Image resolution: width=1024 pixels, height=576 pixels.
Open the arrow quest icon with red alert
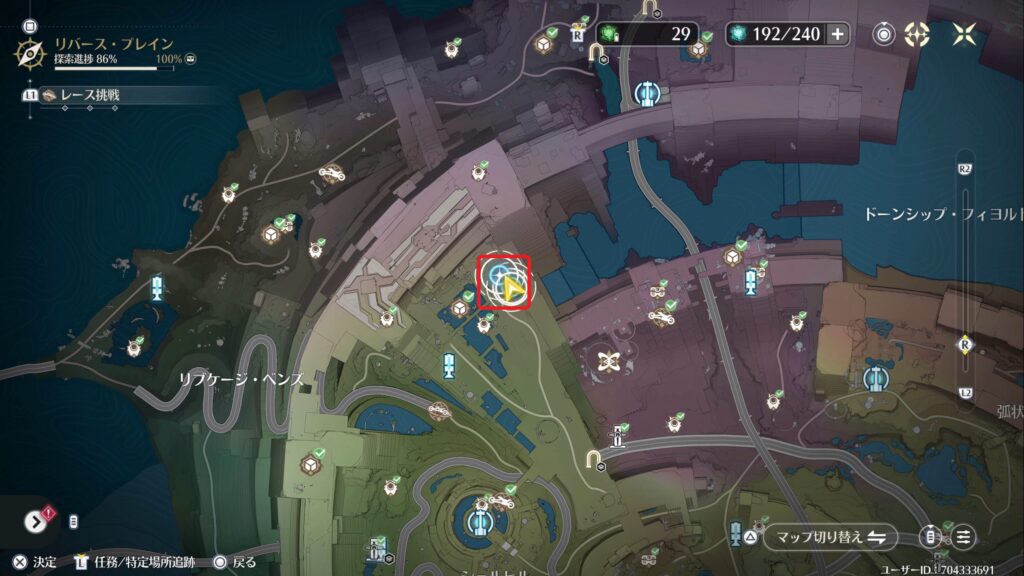[38, 521]
